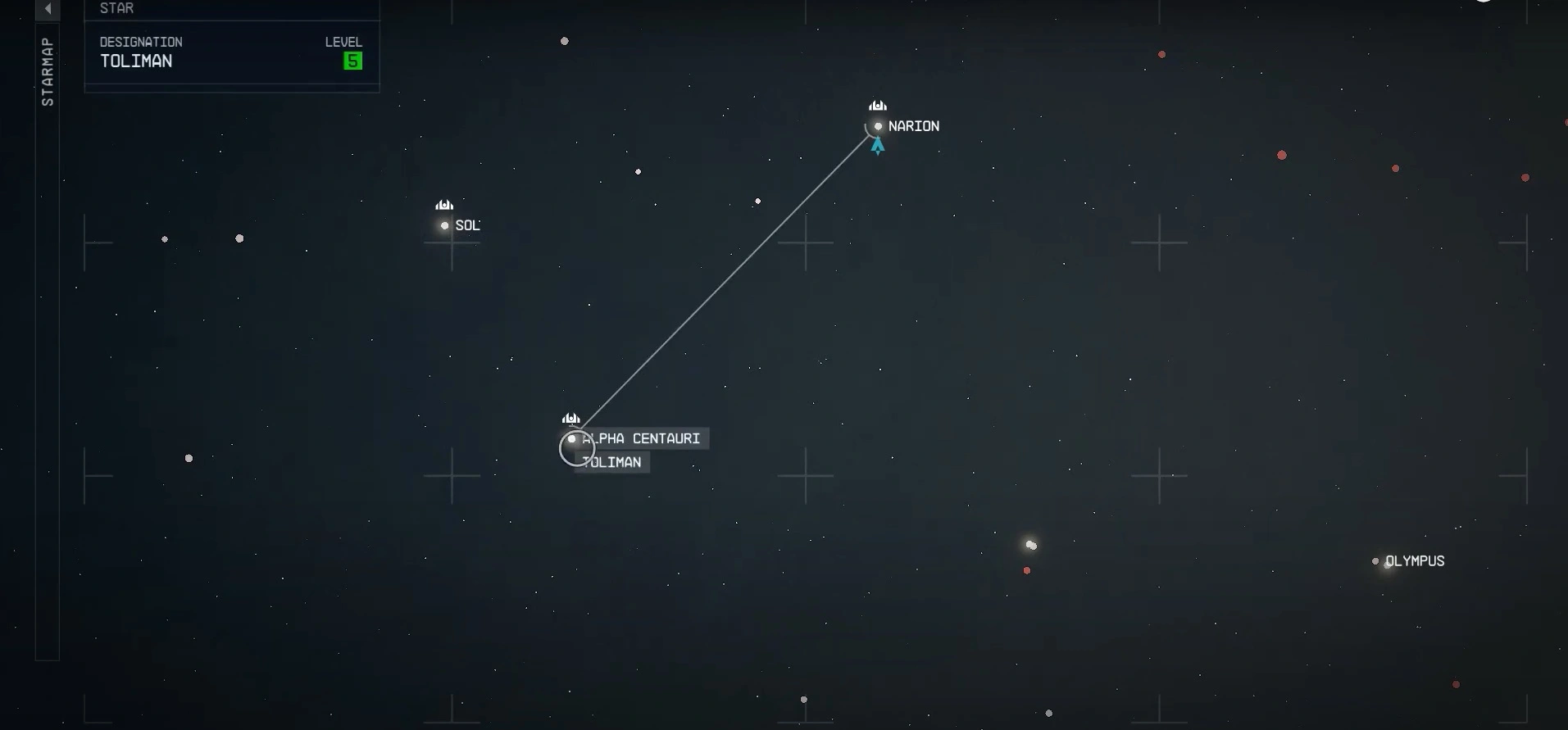Click the STAR header of the info panel

click(117, 8)
